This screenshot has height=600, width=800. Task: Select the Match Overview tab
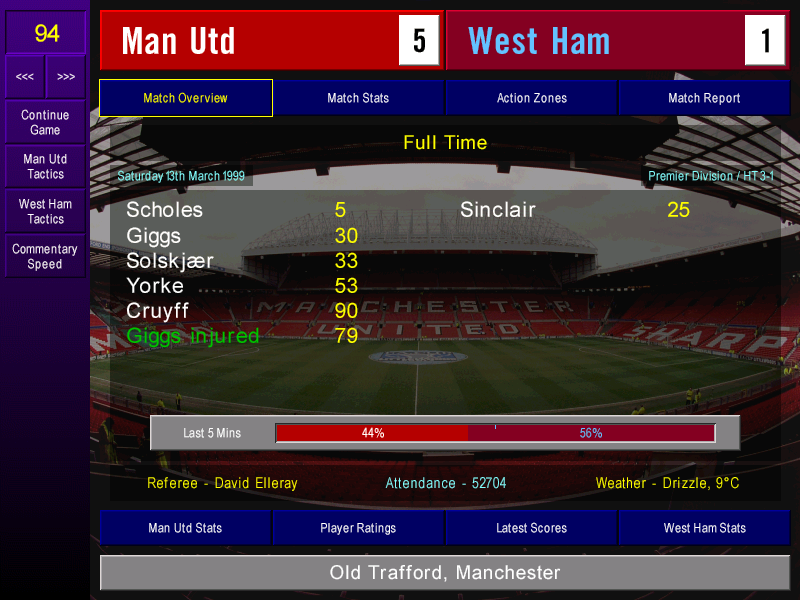tap(185, 98)
